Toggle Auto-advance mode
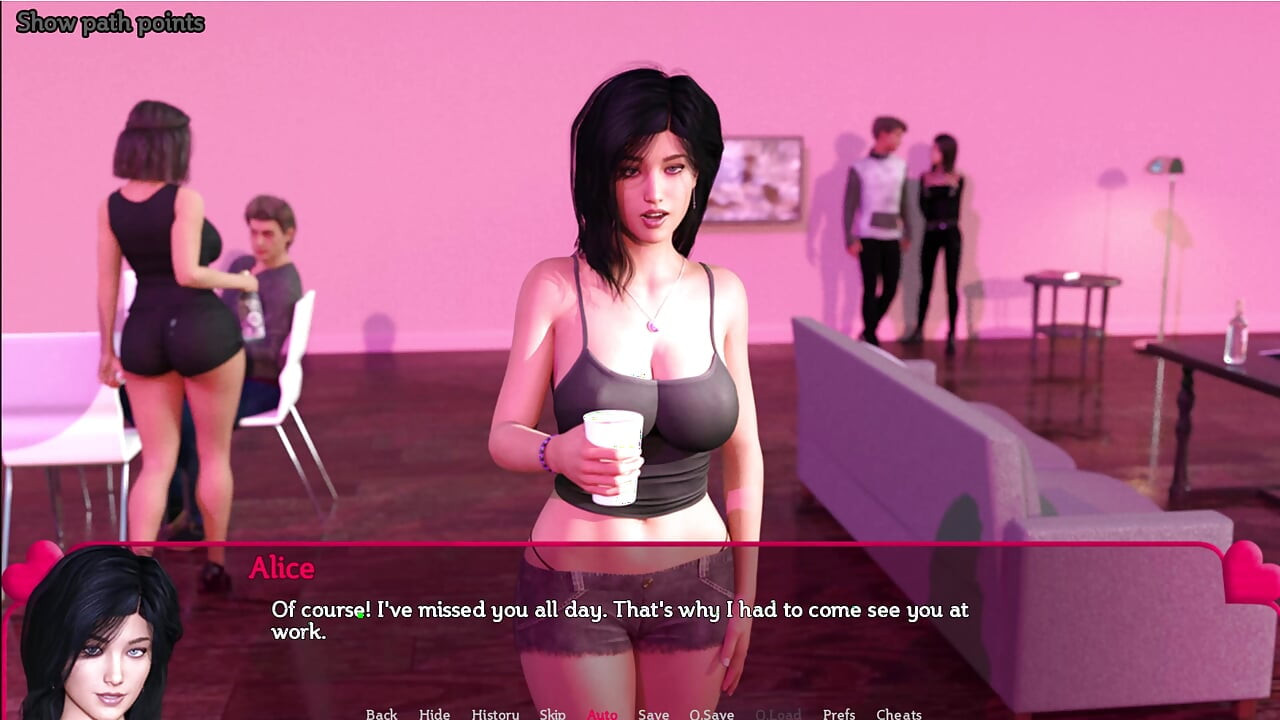The image size is (1280, 720). click(x=602, y=714)
